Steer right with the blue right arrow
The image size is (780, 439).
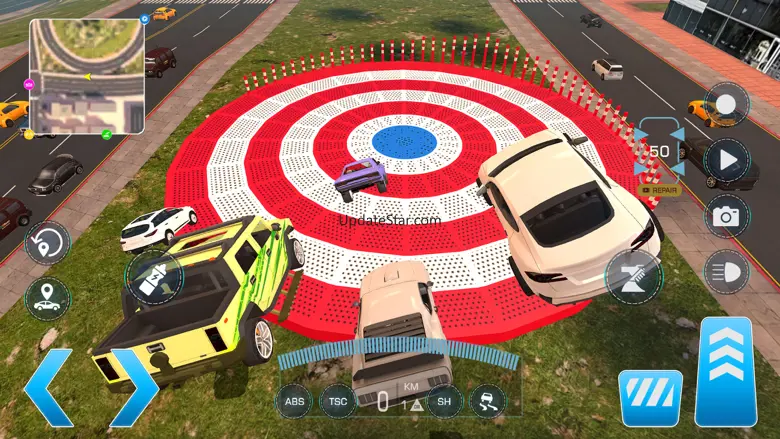tap(134, 387)
